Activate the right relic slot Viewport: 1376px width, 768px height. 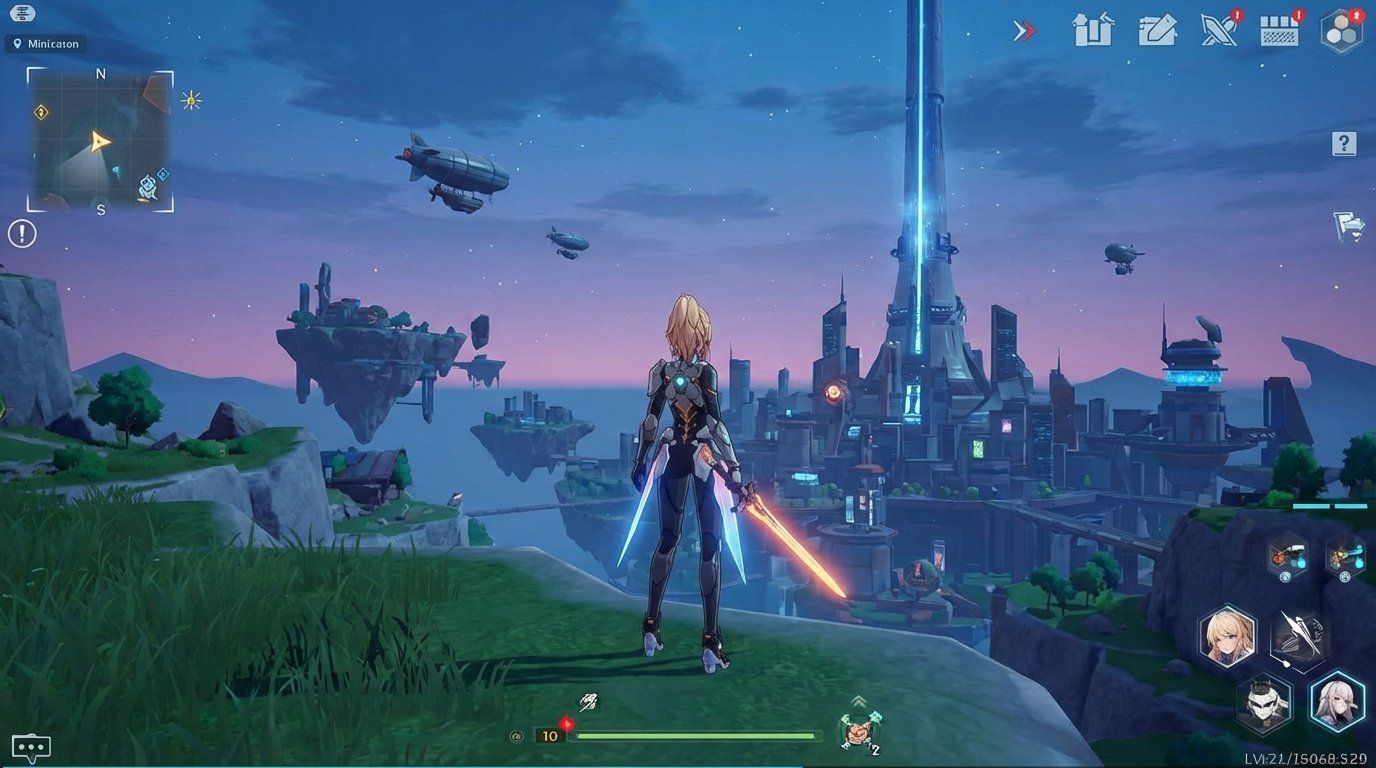tap(1347, 557)
